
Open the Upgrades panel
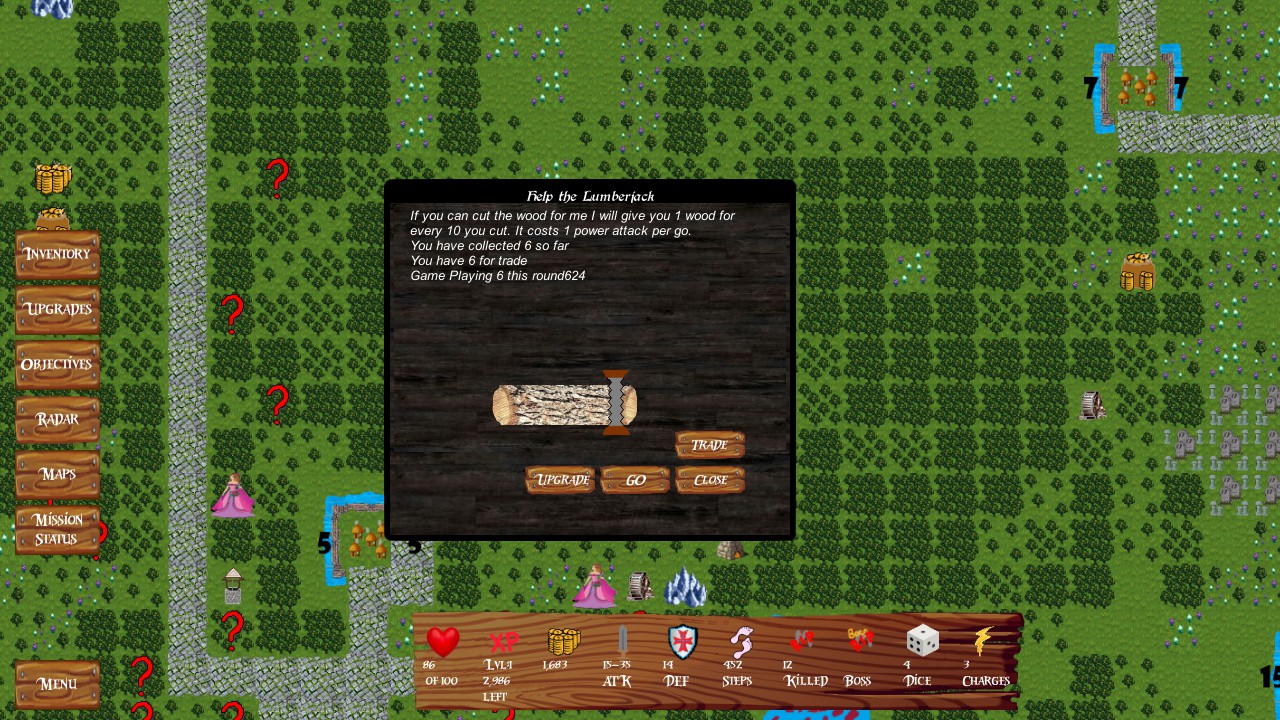pyautogui.click(x=57, y=309)
